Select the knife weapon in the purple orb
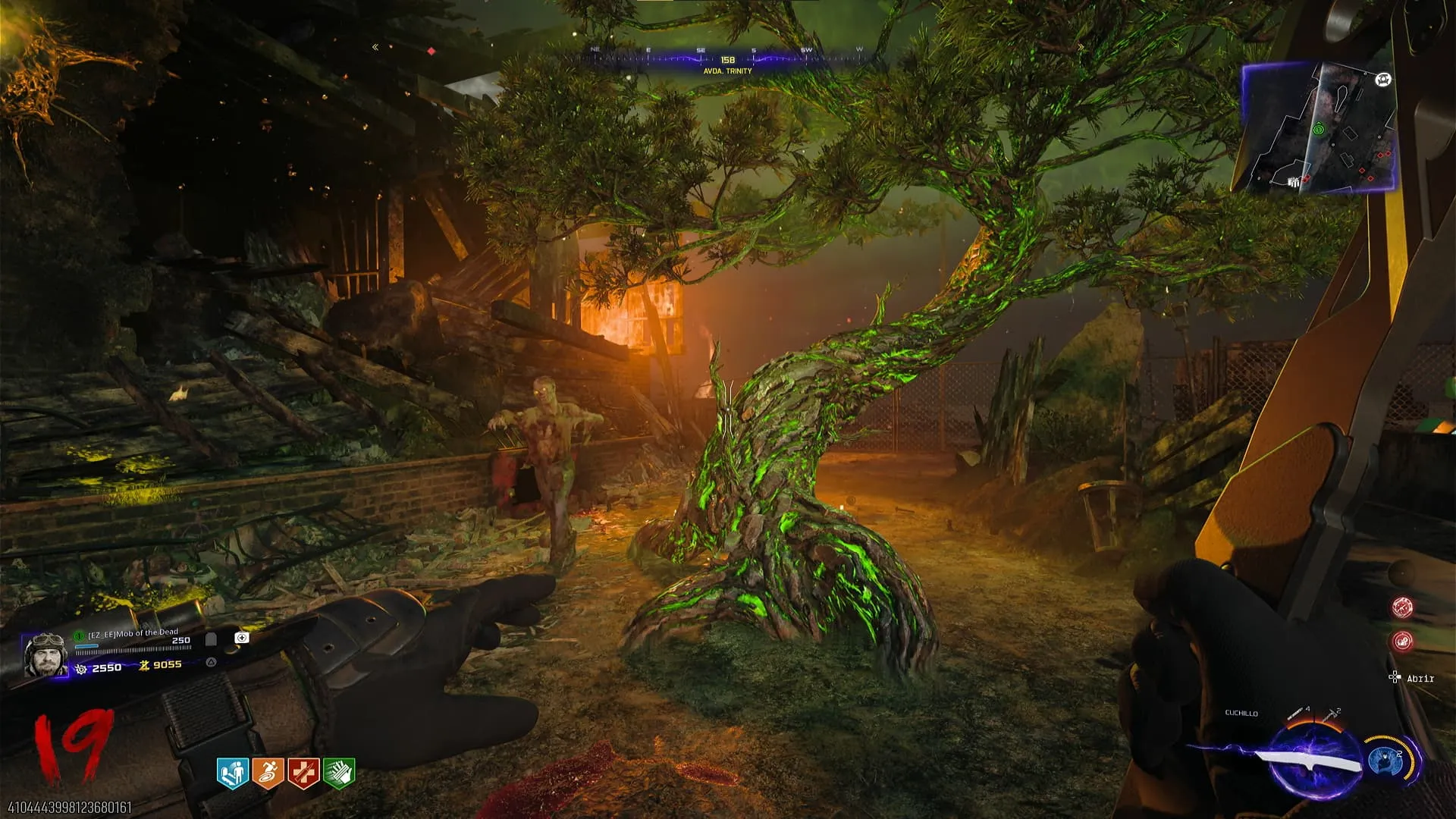 (x=1308, y=761)
